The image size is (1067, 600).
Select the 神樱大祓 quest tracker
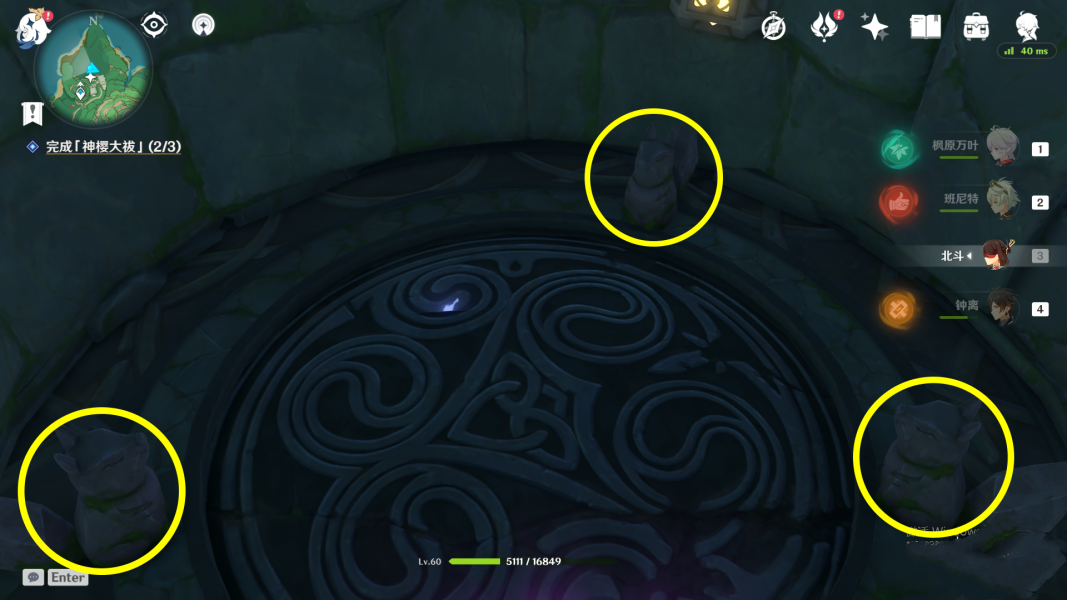(112, 147)
